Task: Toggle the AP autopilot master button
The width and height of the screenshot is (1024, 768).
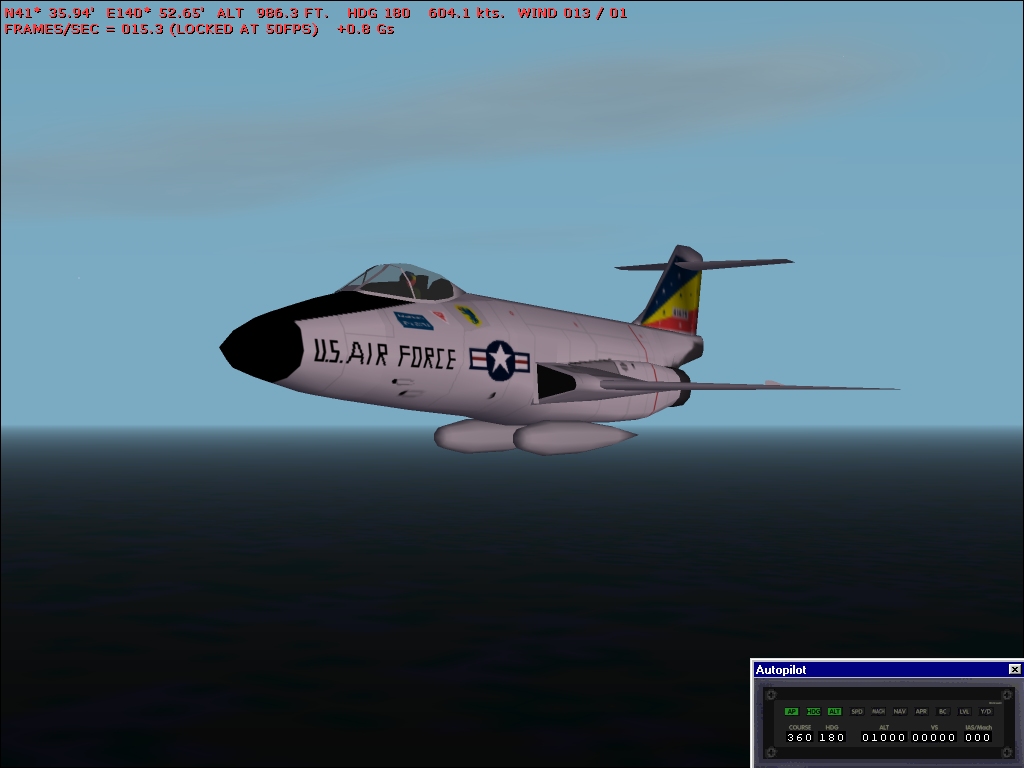Action: 791,711
